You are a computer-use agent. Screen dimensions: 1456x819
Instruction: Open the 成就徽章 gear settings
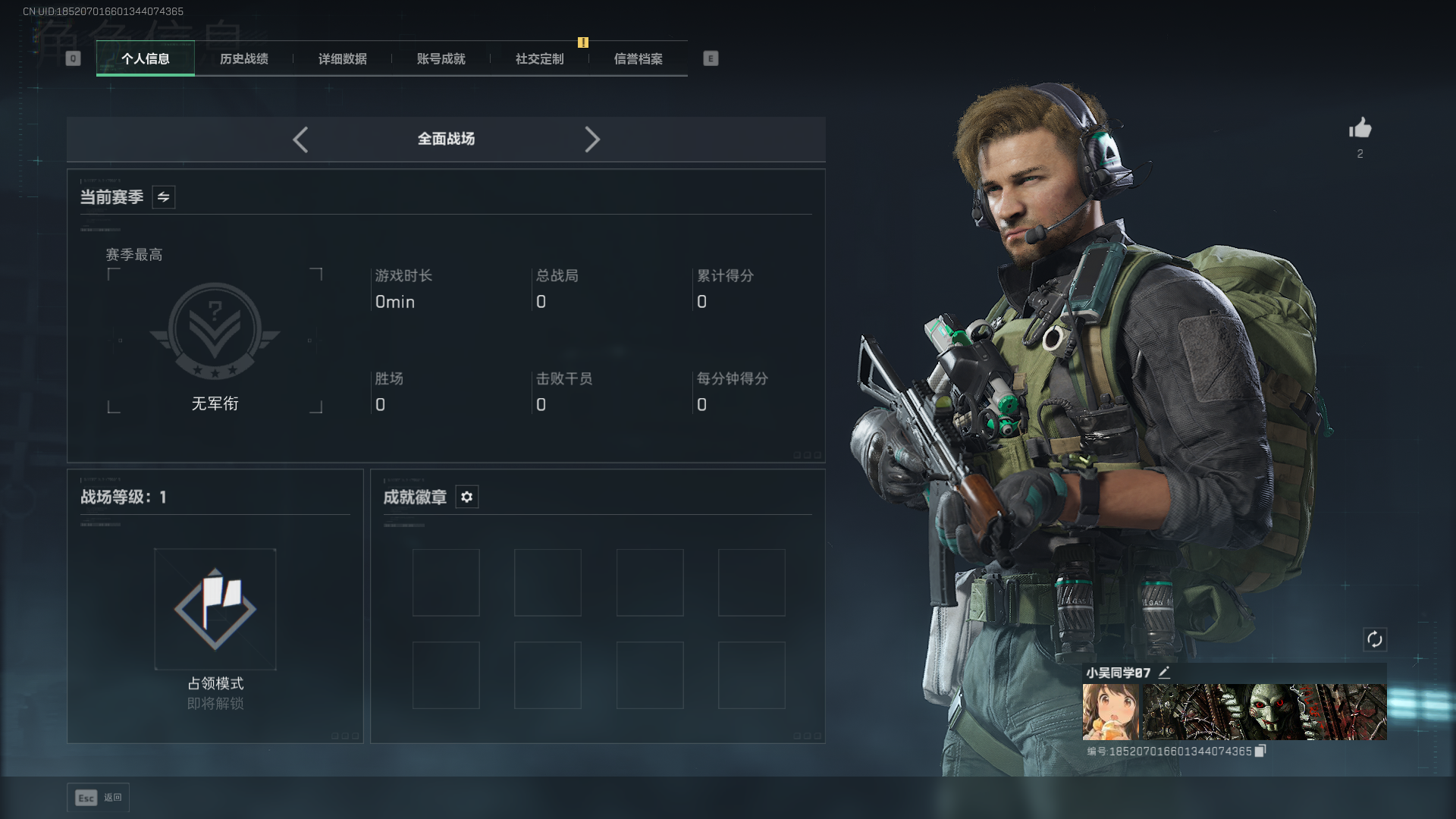(x=466, y=497)
